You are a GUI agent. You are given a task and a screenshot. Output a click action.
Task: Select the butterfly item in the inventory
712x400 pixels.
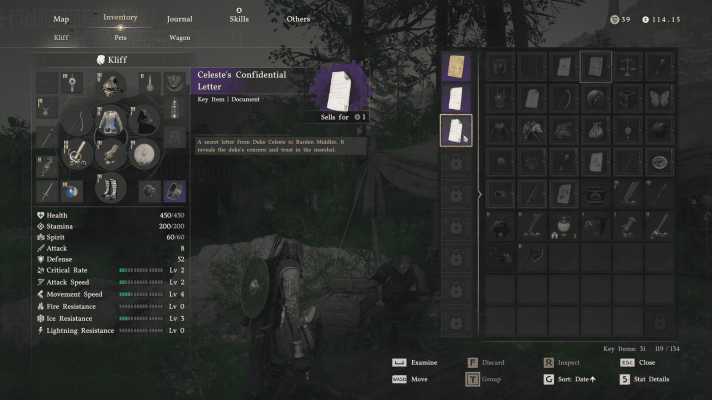[657, 98]
